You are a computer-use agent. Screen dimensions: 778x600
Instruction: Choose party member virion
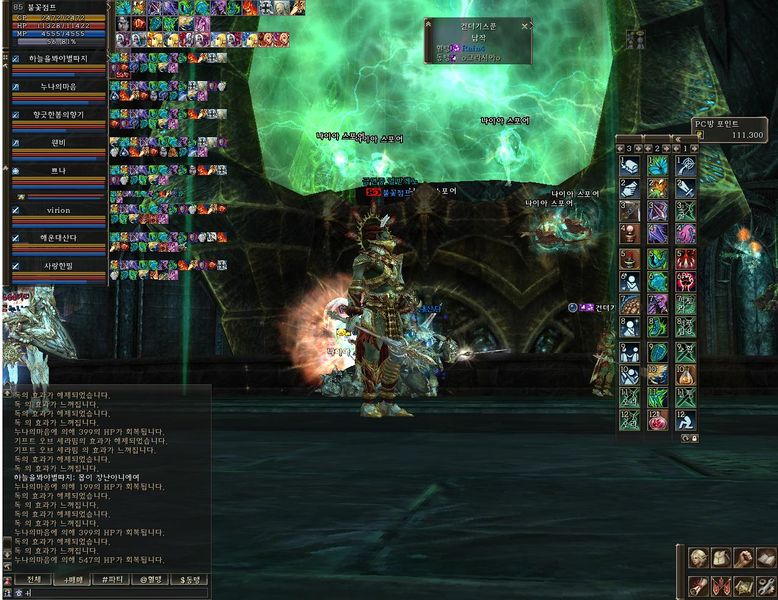point(58,211)
